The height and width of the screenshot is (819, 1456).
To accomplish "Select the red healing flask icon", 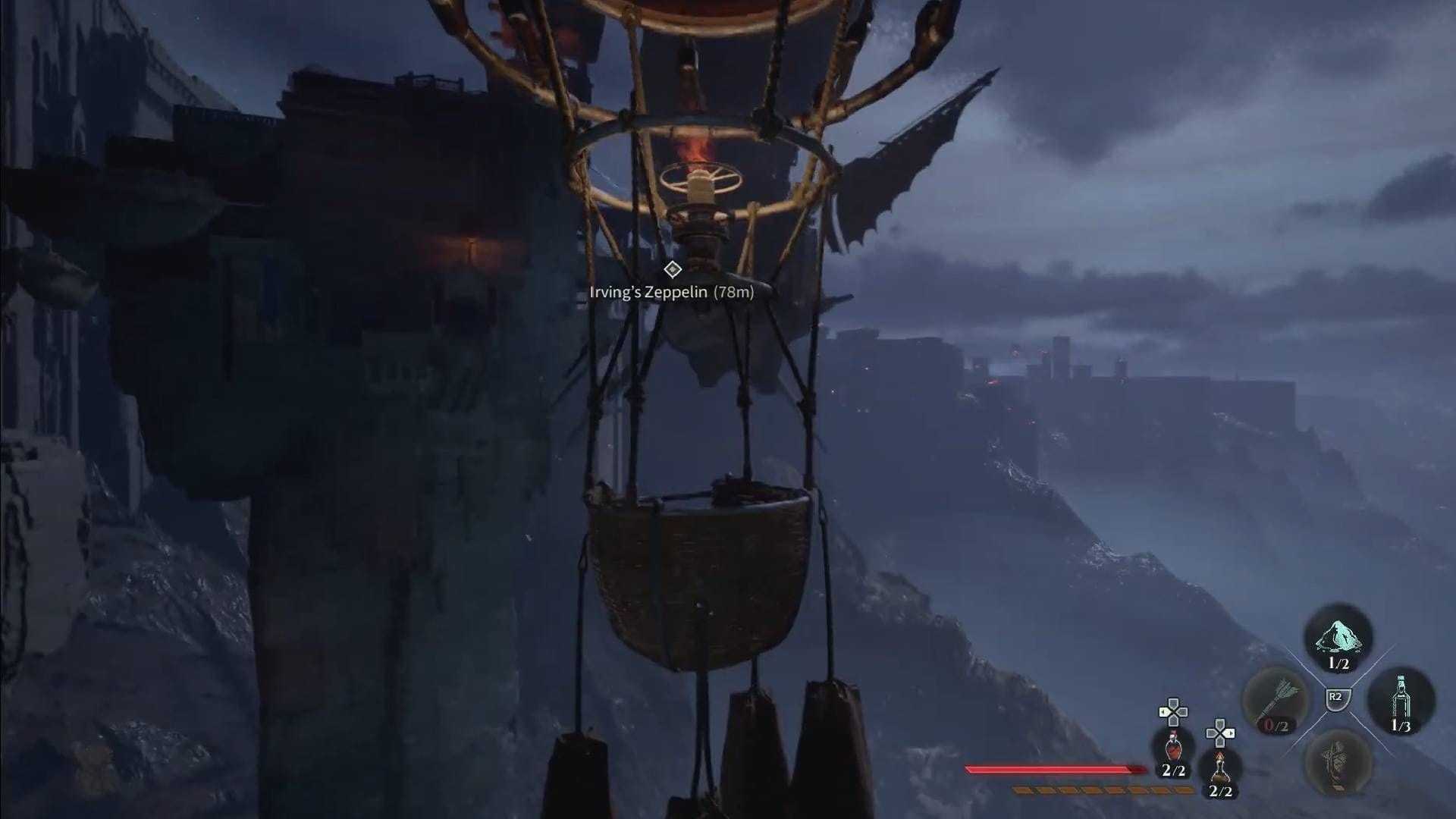I will tap(1173, 747).
